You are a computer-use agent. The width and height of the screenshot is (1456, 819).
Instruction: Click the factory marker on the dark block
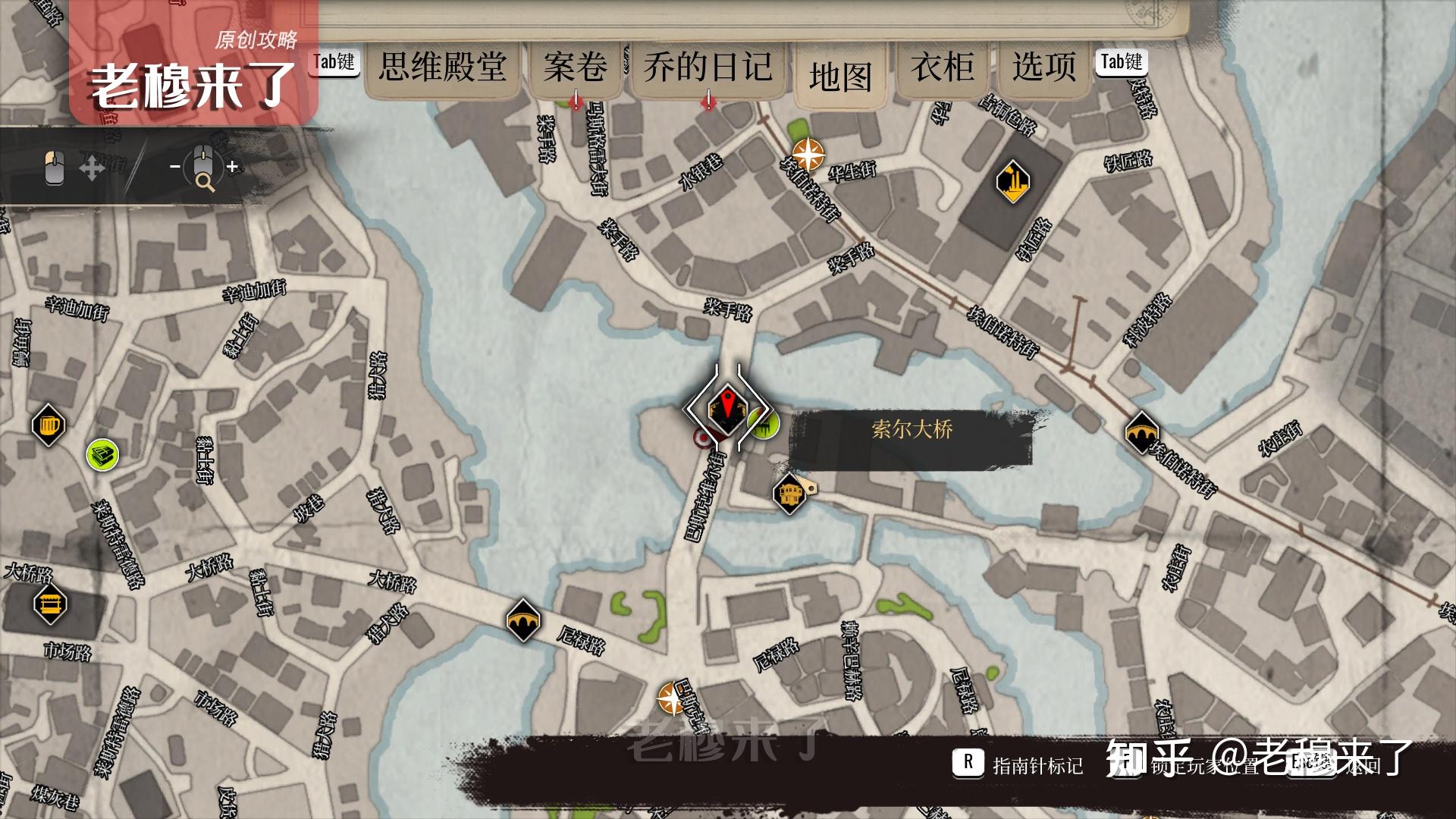[x=1012, y=182]
